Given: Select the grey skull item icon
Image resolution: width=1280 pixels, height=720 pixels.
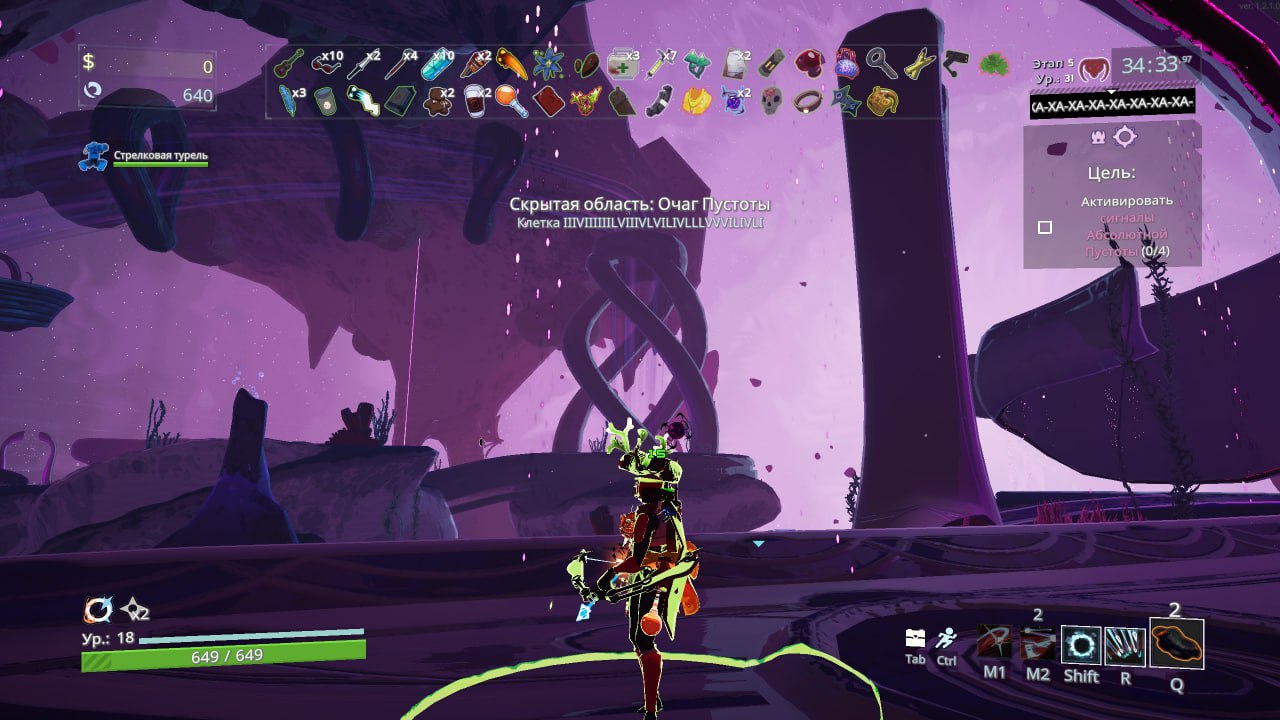Looking at the screenshot, I should 770,100.
